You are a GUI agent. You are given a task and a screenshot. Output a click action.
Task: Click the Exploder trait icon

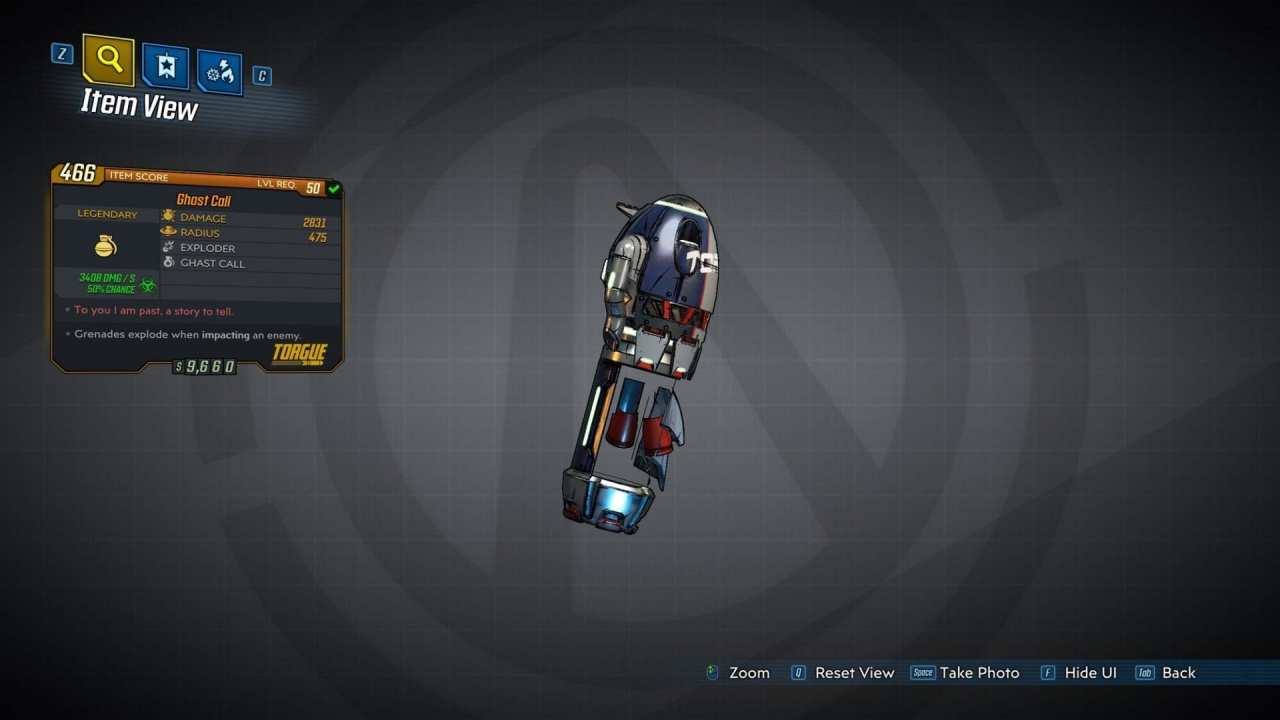point(167,247)
